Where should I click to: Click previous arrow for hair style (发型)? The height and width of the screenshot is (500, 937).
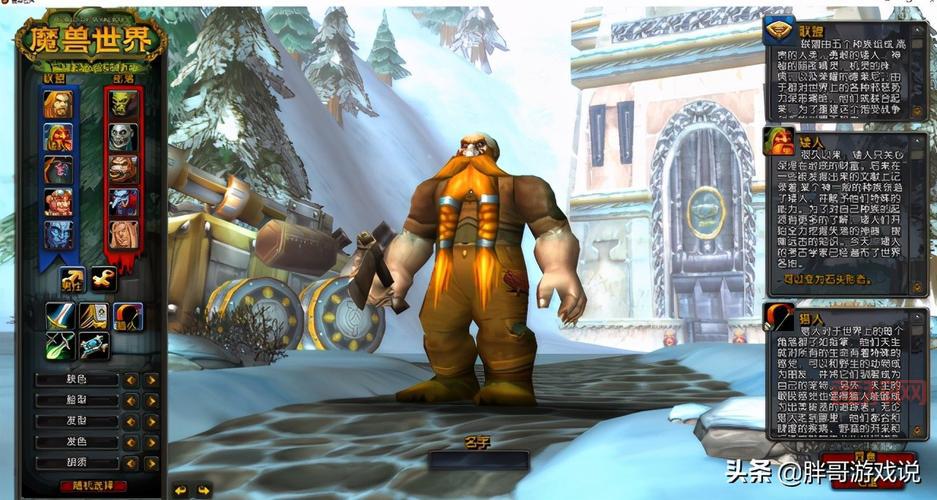[x=130, y=422]
